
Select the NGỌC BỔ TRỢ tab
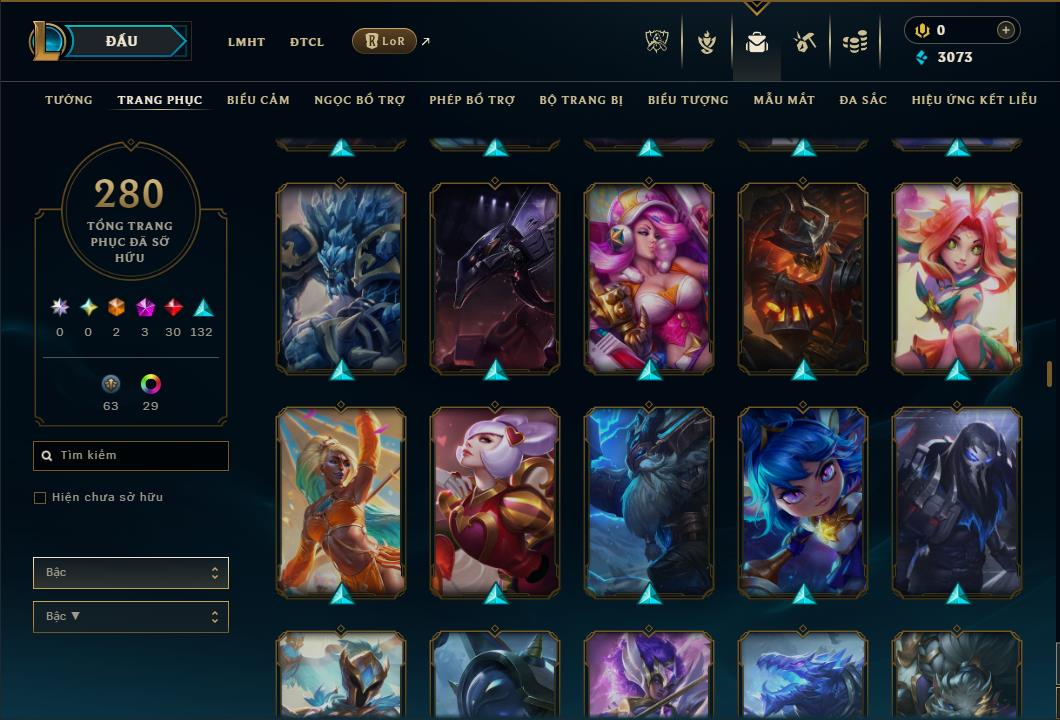tap(359, 100)
